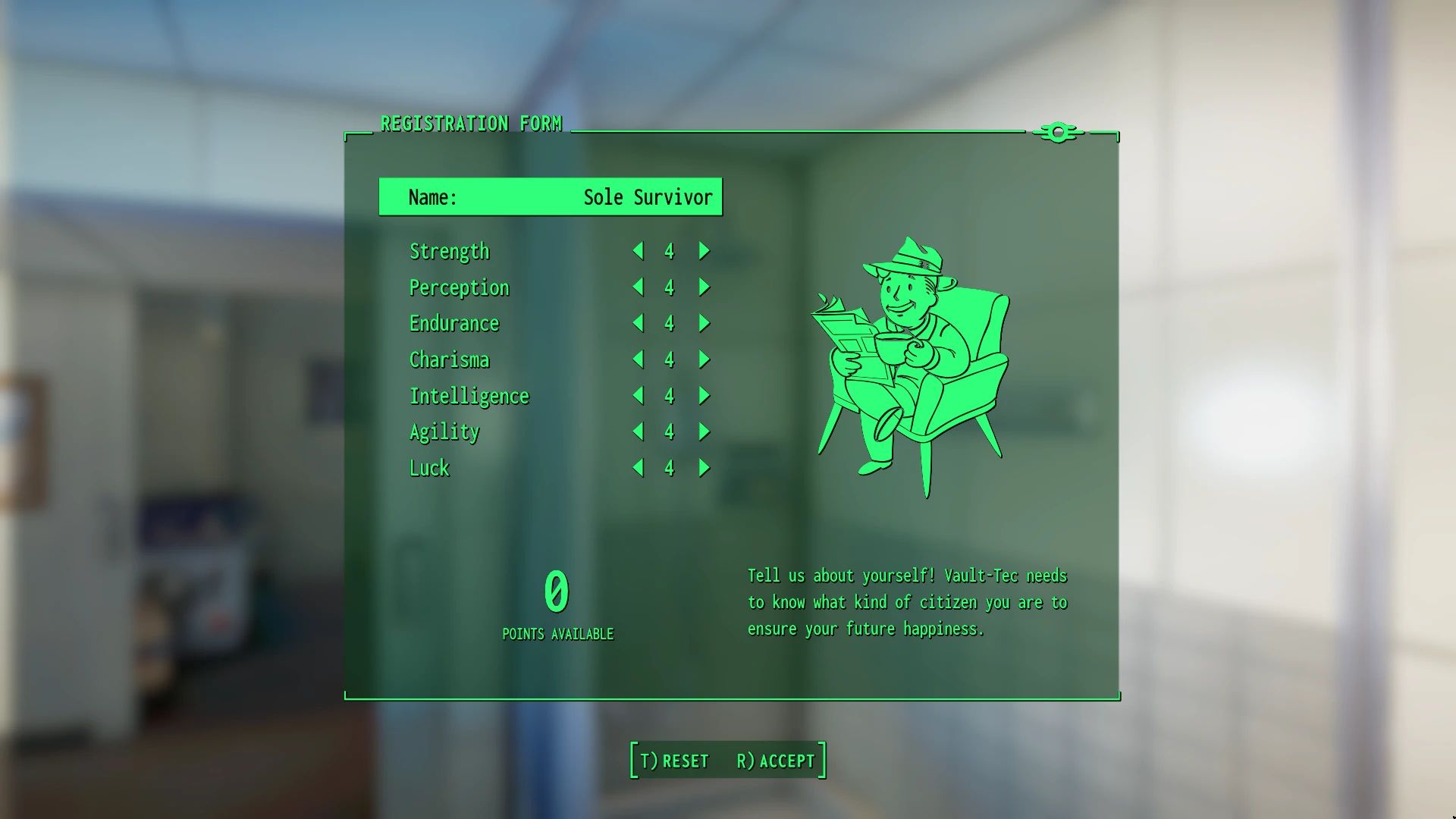1456x819 pixels.
Task: Select the Perception attribute label
Action: click(459, 287)
